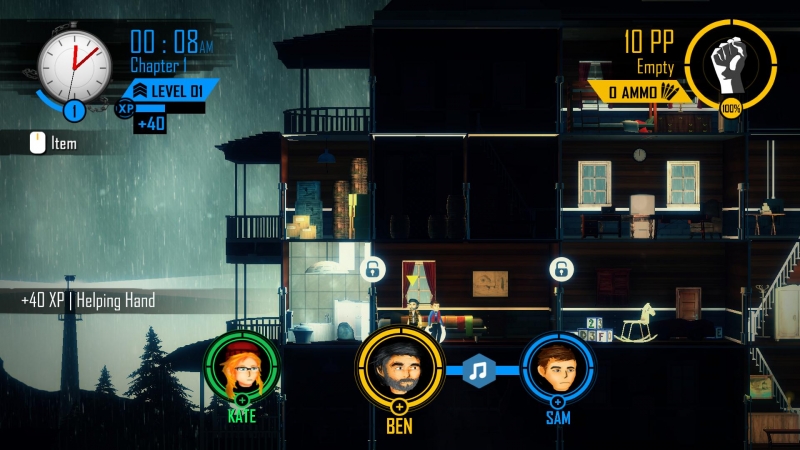Click the raised fist power icon
The image size is (800, 450).
click(731, 60)
